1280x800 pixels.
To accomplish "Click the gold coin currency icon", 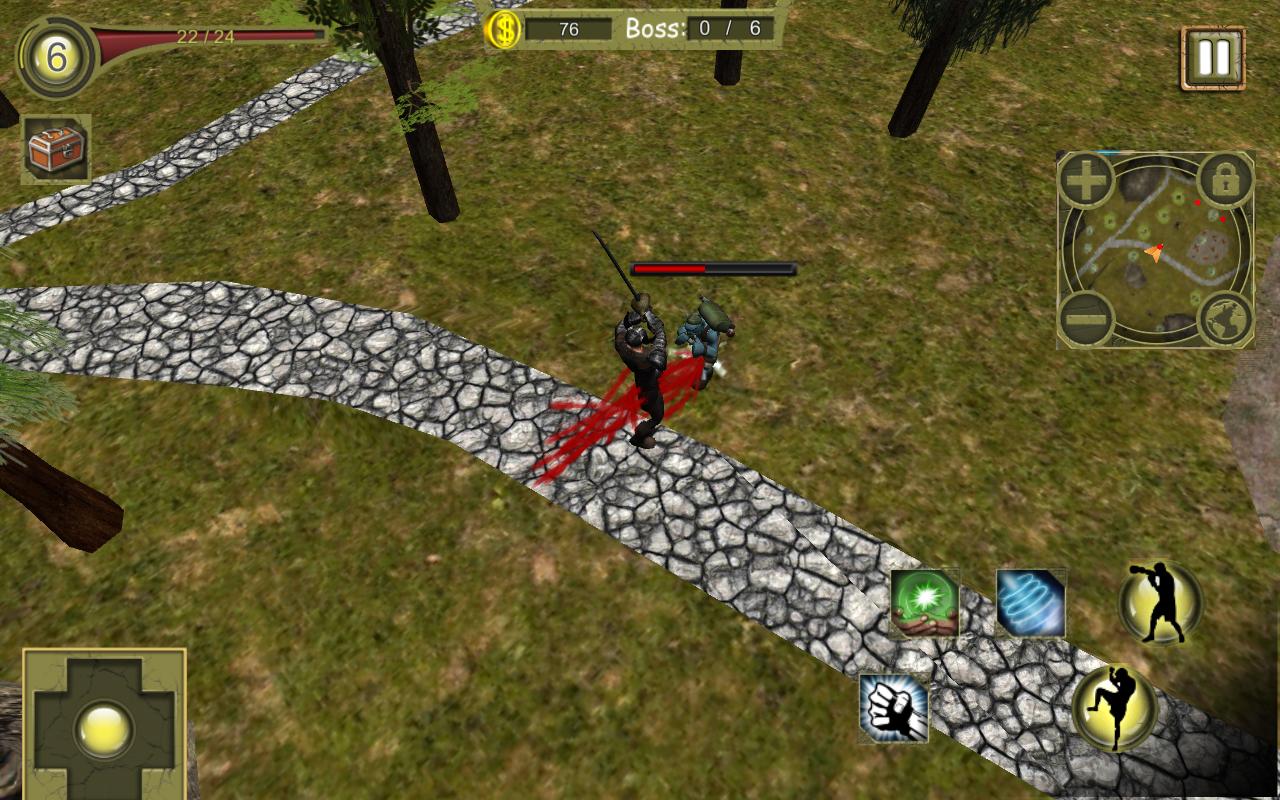I will click(x=504, y=30).
